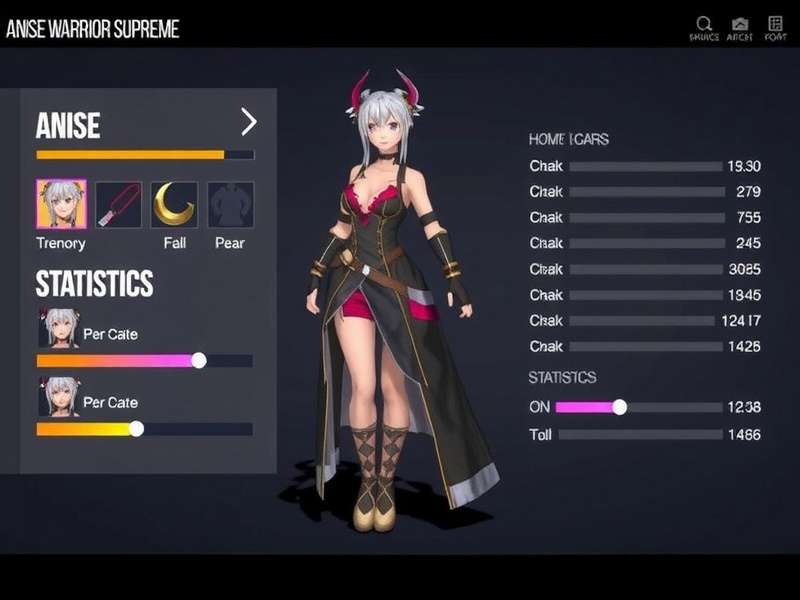
Task: Open the grid icon in the top-right corner
Action: [x=776, y=23]
